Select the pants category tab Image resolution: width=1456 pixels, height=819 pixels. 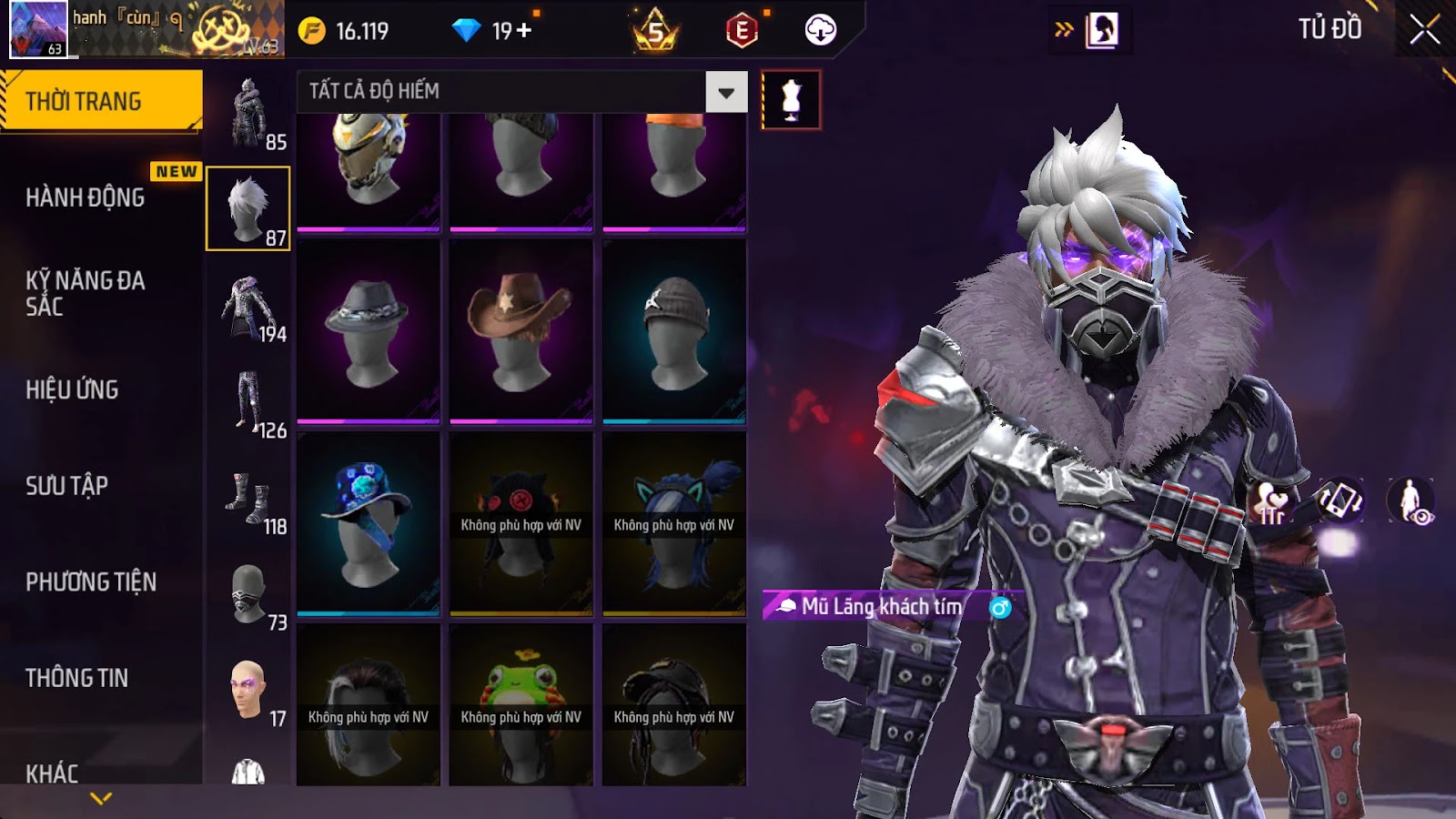pos(249,404)
